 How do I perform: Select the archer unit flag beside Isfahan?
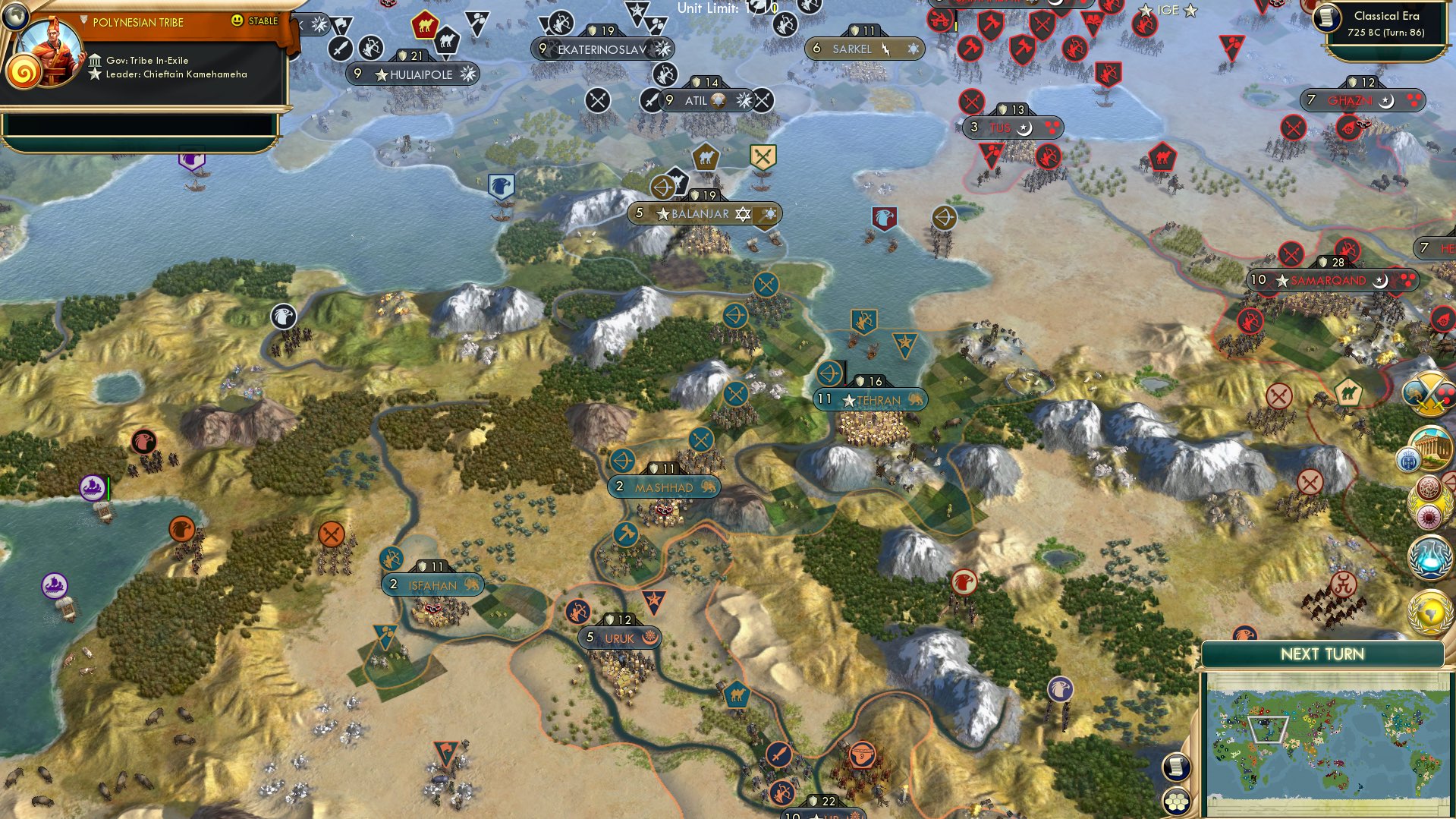pyautogui.click(x=393, y=556)
